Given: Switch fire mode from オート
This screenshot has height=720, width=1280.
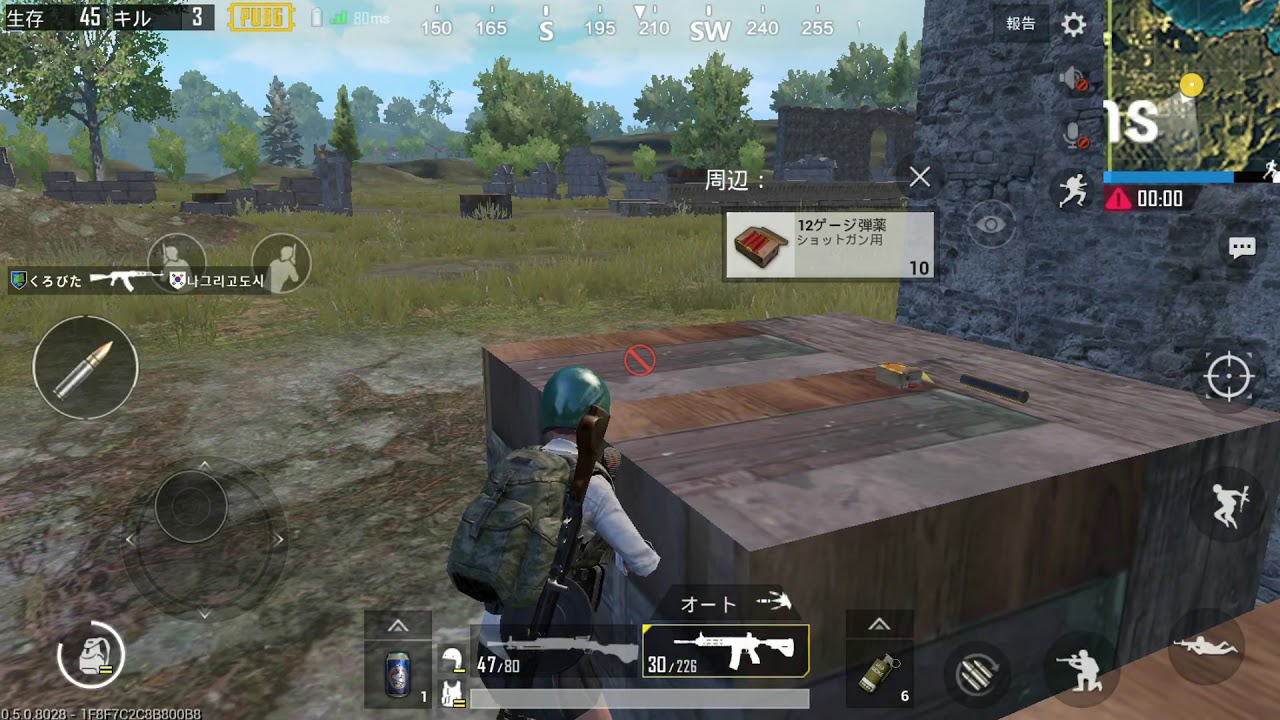Looking at the screenshot, I should 707,603.
